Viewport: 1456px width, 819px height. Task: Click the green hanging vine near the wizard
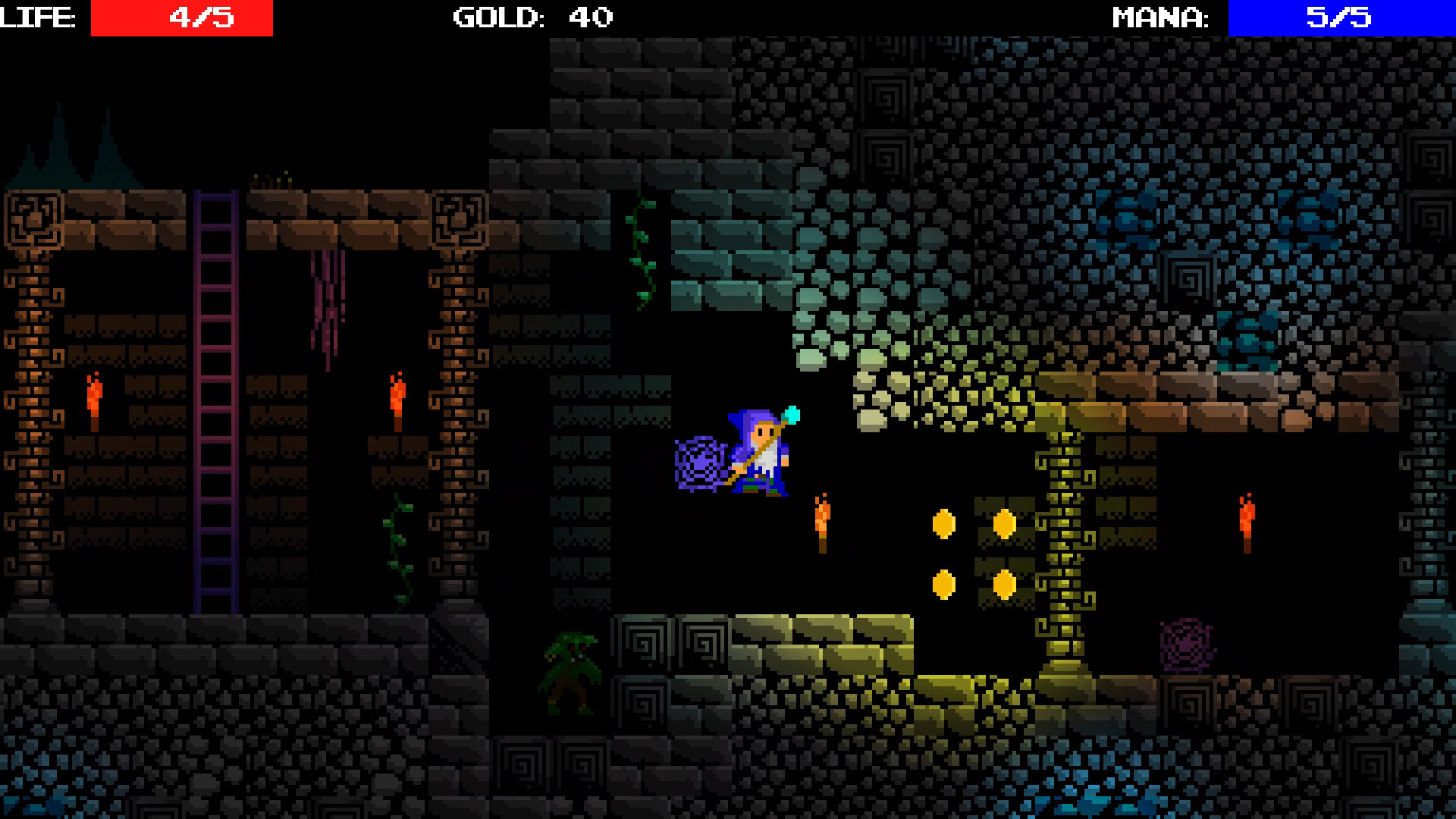point(641,250)
